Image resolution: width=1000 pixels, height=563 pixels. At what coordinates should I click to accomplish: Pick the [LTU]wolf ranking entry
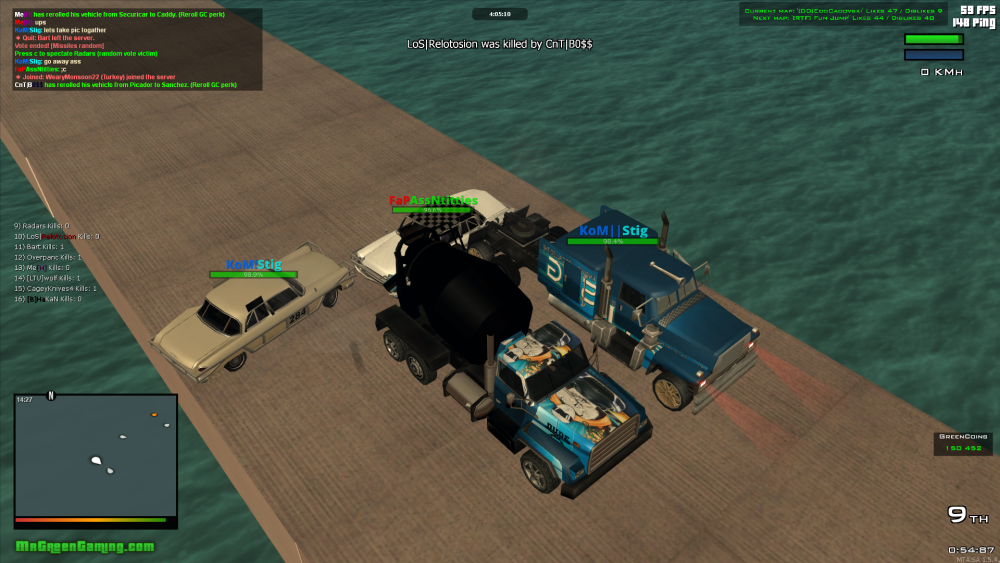(45, 278)
